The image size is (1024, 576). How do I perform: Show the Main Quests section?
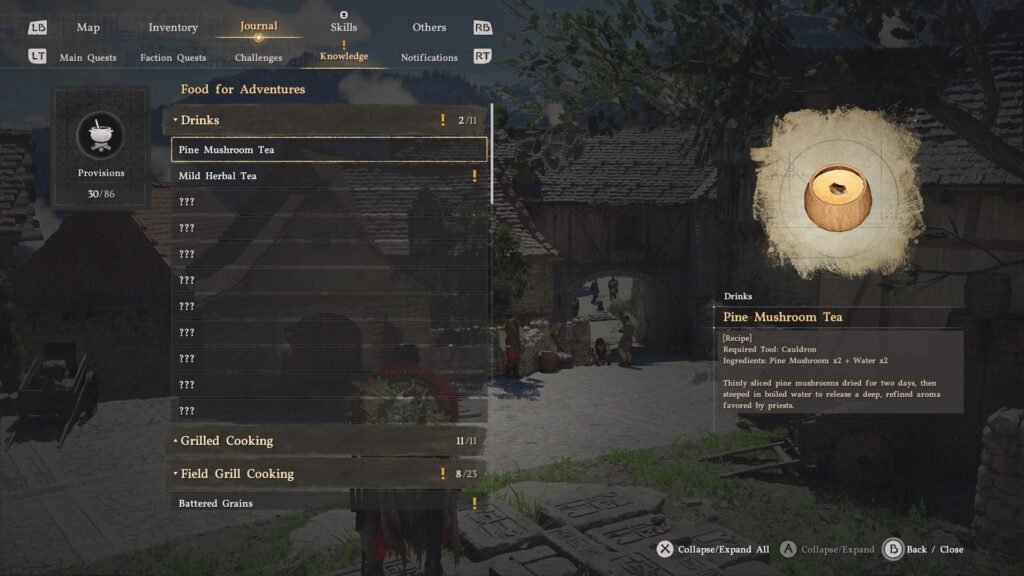[88, 58]
